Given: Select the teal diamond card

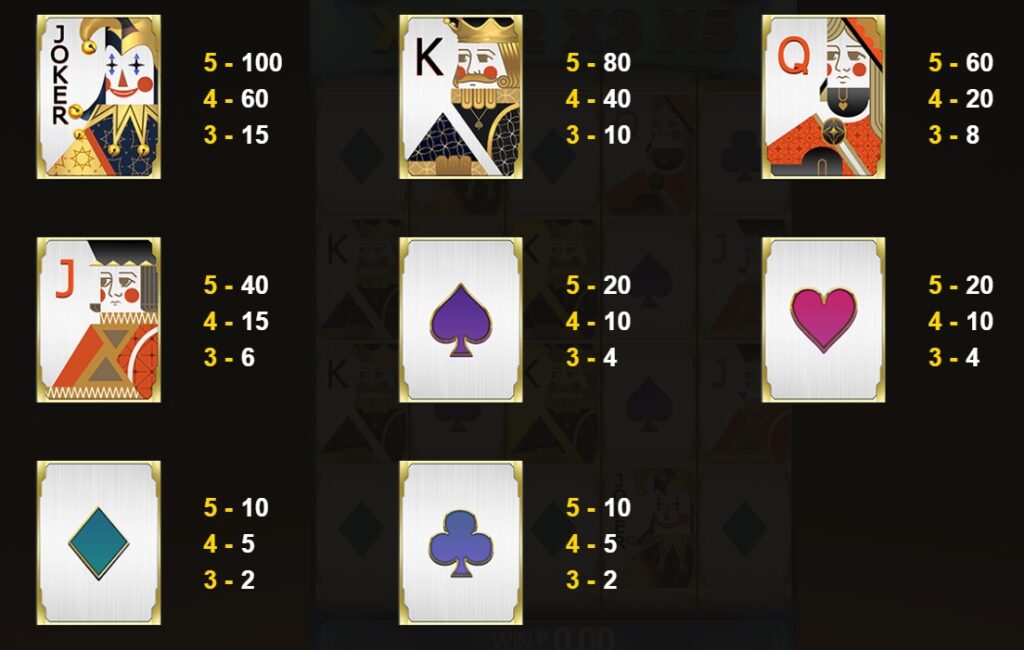Looking at the screenshot, I should tap(98, 543).
